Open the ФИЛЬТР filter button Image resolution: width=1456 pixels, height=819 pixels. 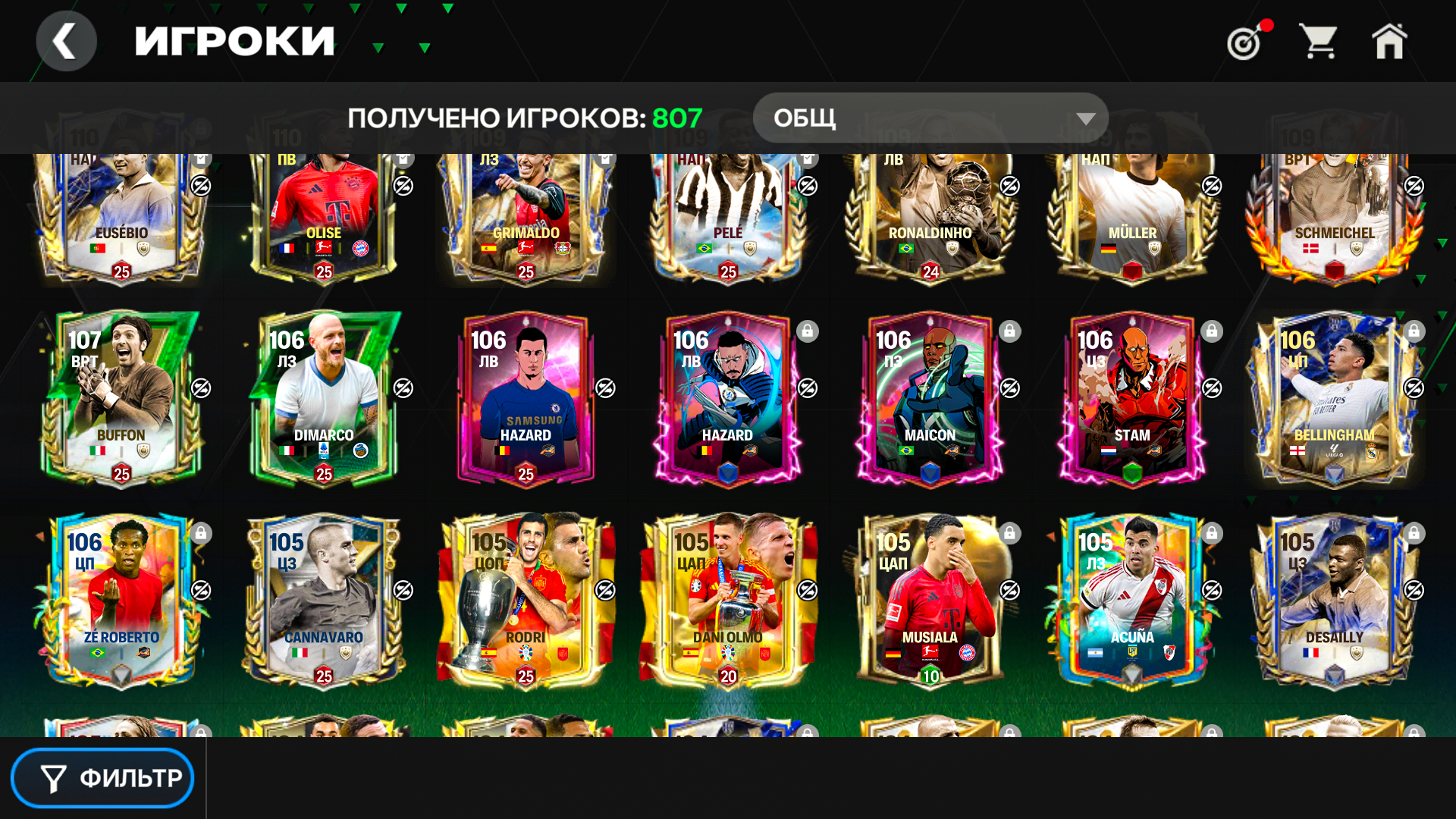point(102,778)
